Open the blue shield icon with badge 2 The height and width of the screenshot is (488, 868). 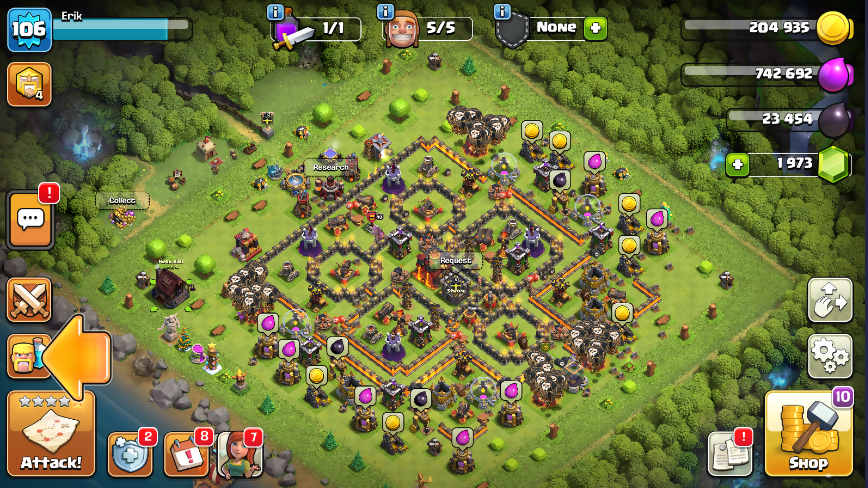(x=130, y=454)
